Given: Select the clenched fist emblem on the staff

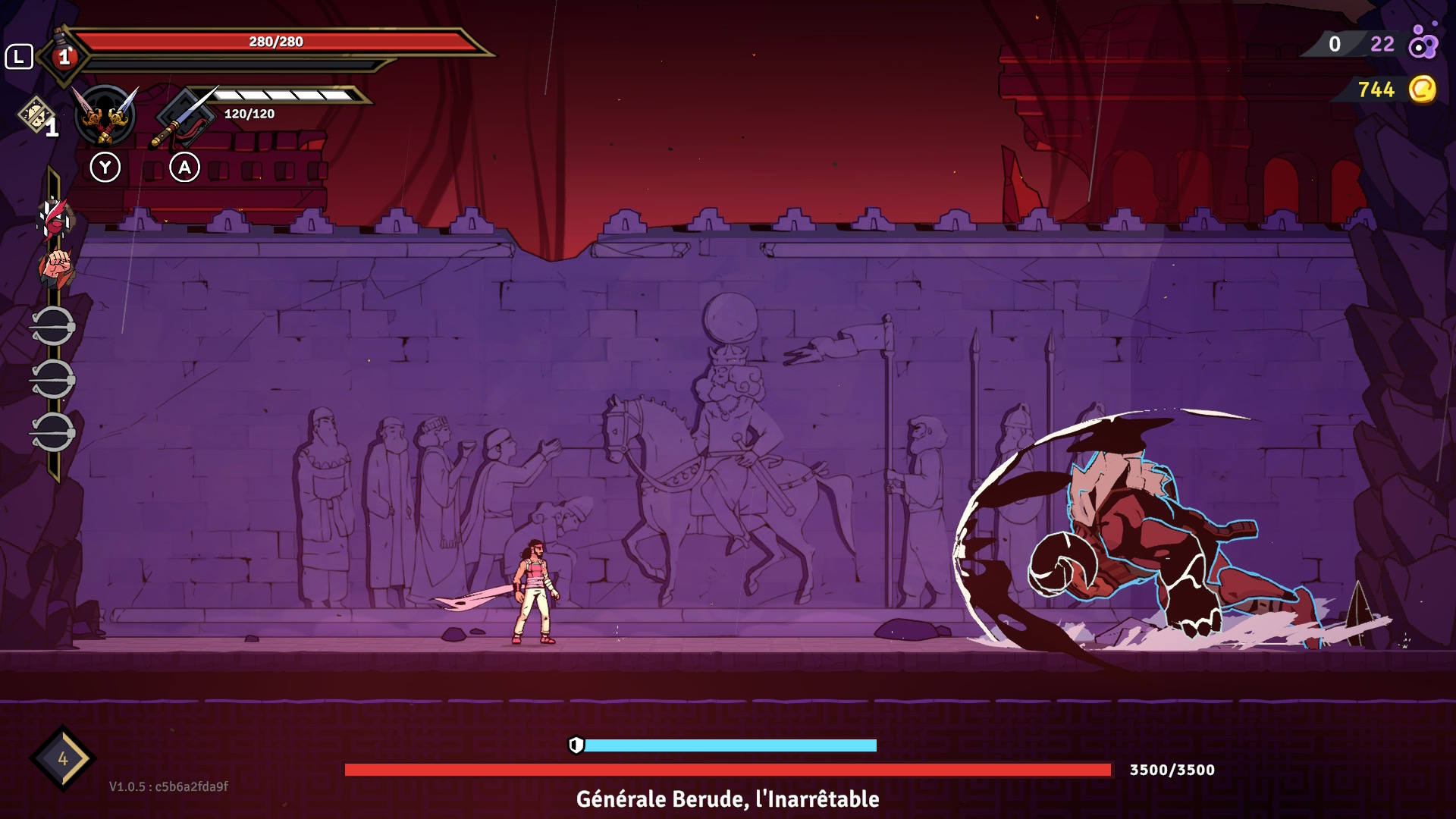Looking at the screenshot, I should click(55, 267).
